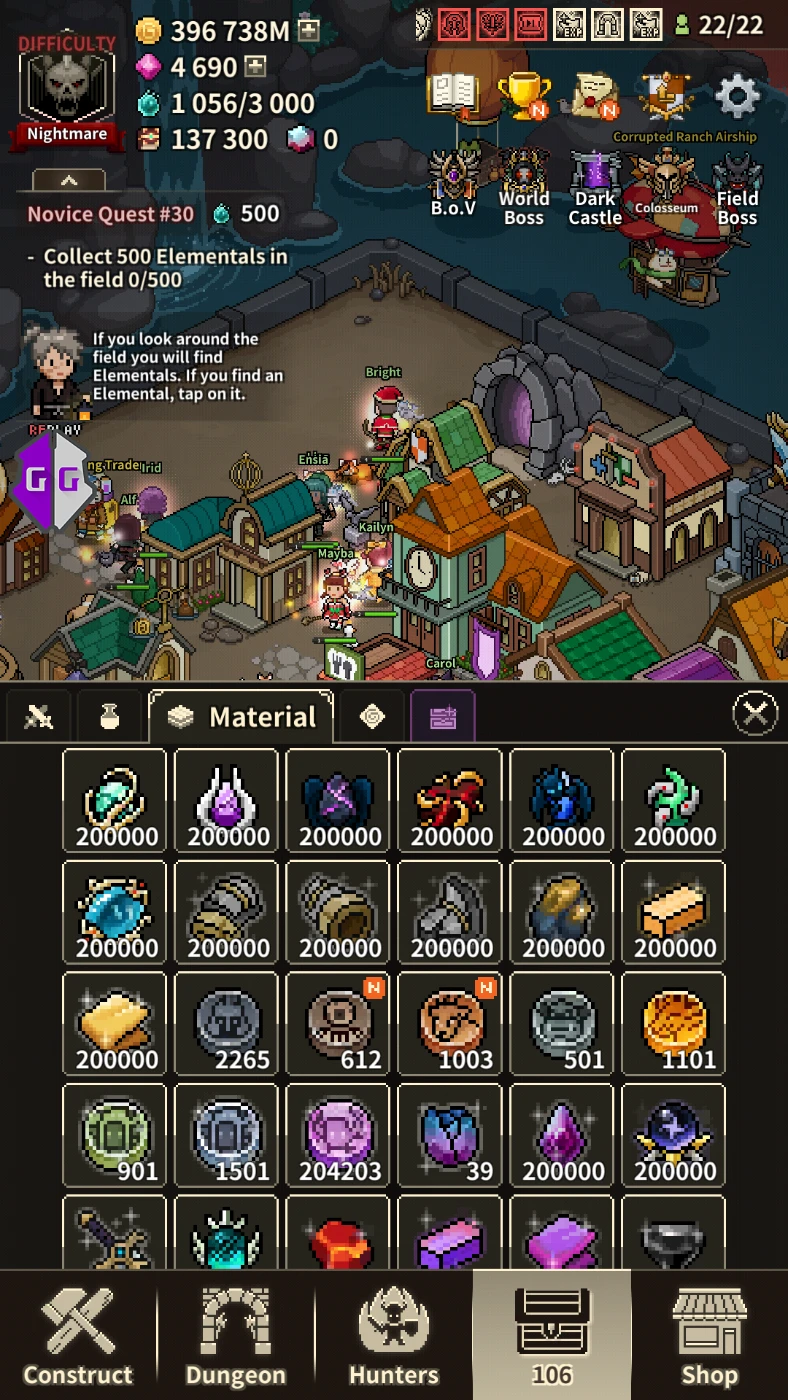Tap the GameGuardian GG overlay icon
The width and height of the screenshot is (788, 1400).
point(54,480)
